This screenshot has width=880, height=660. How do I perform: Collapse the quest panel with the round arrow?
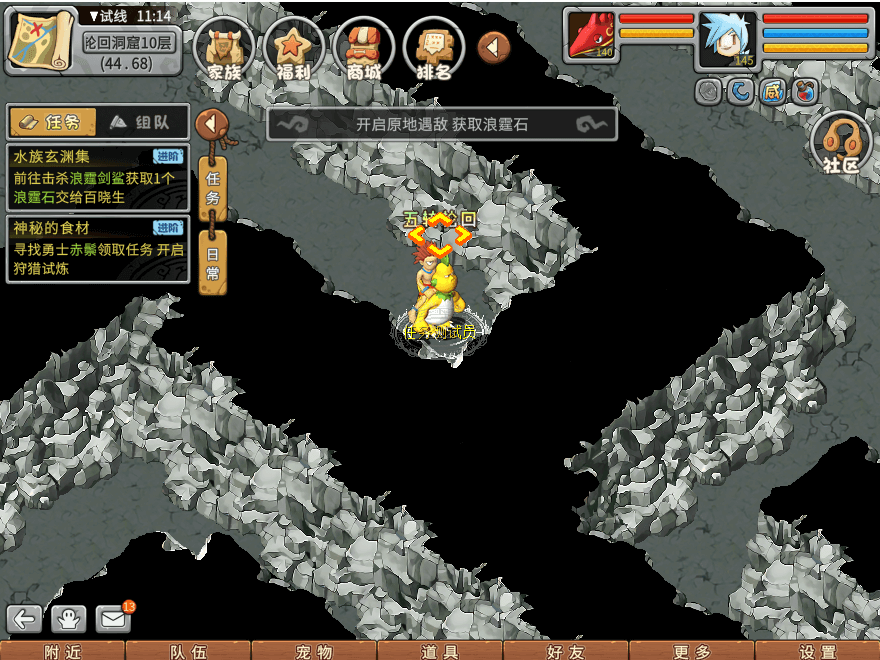pos(212,125)
